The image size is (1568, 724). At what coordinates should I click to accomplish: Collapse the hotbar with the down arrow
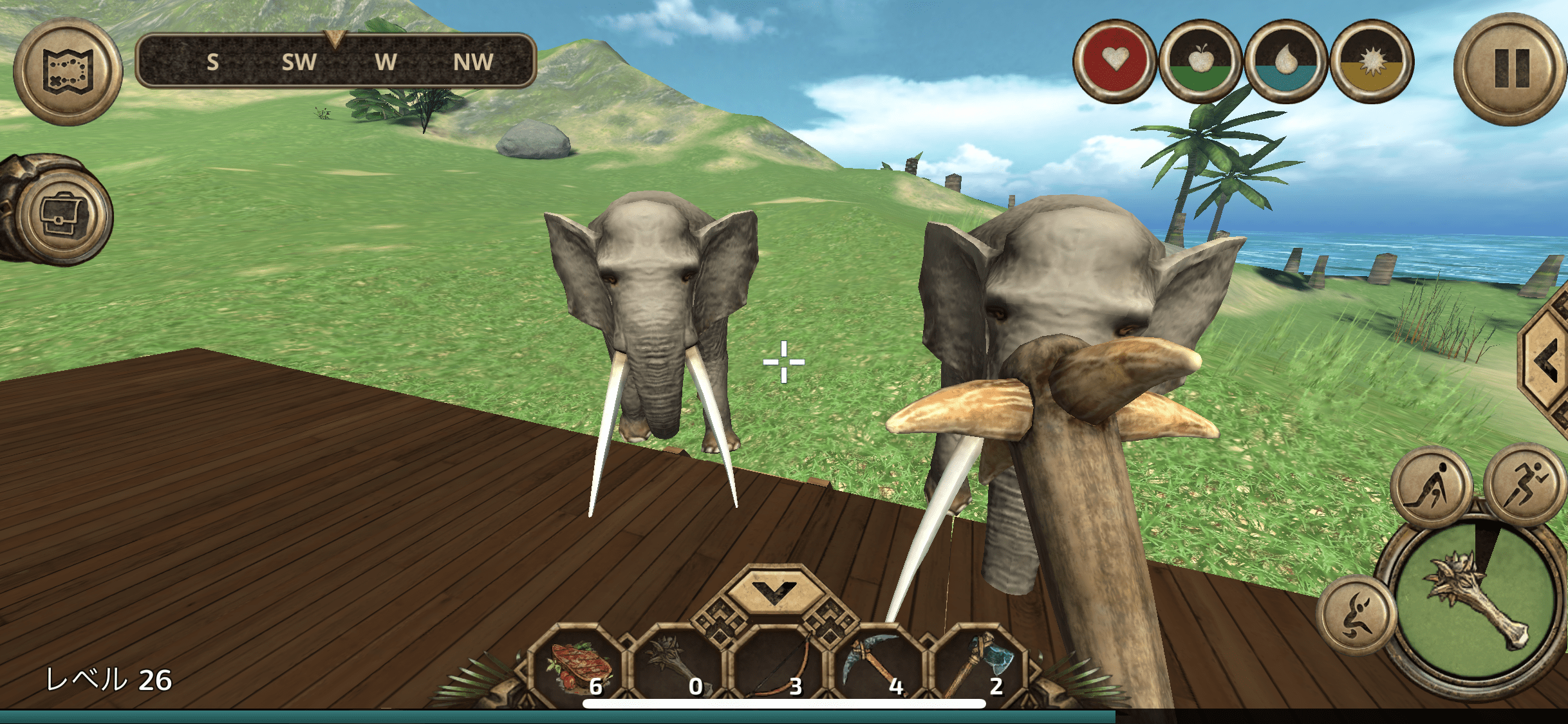point(774,589)
